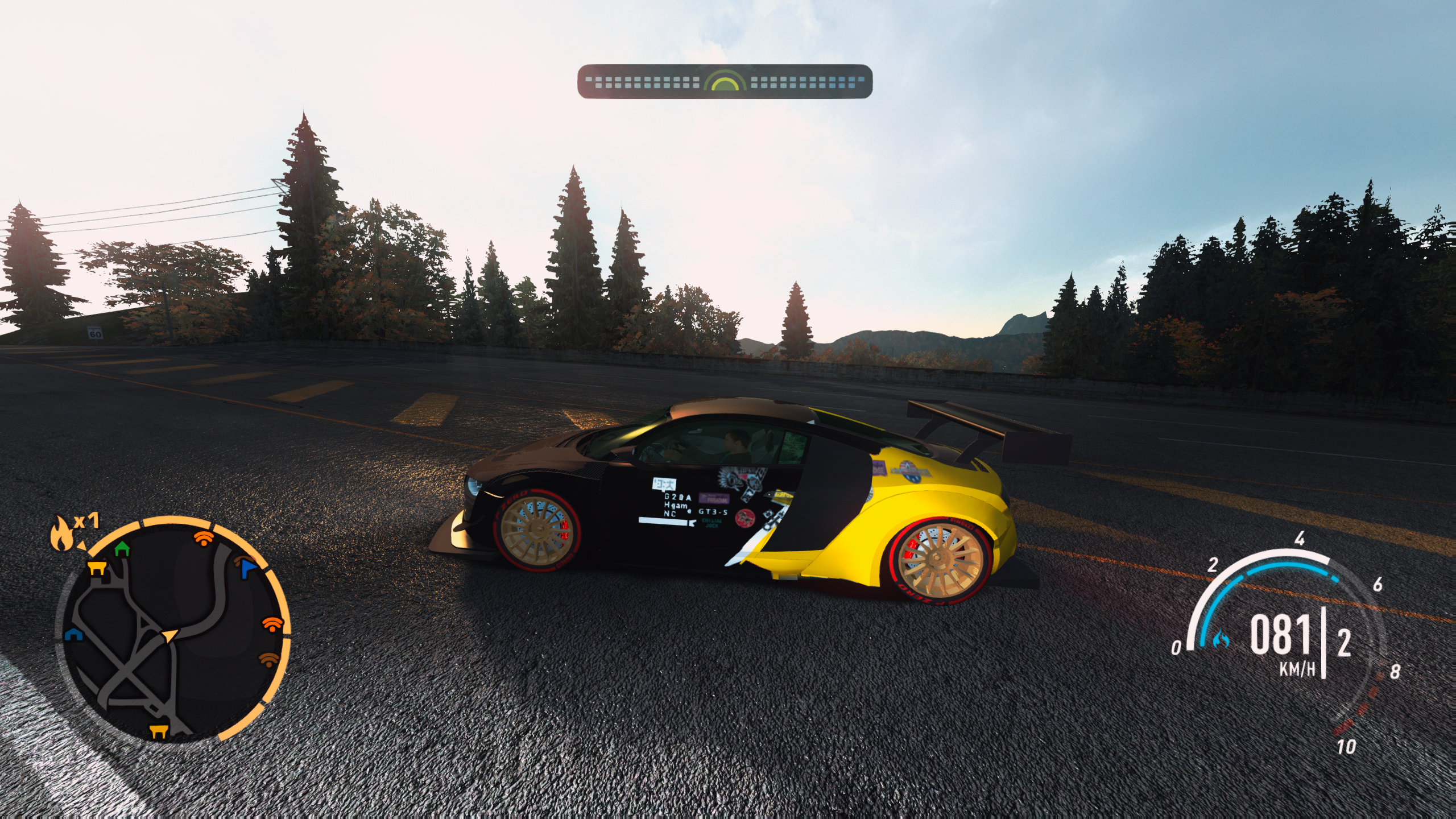
Task: Select the green house marker on minimap
Action: pos(122,549)
